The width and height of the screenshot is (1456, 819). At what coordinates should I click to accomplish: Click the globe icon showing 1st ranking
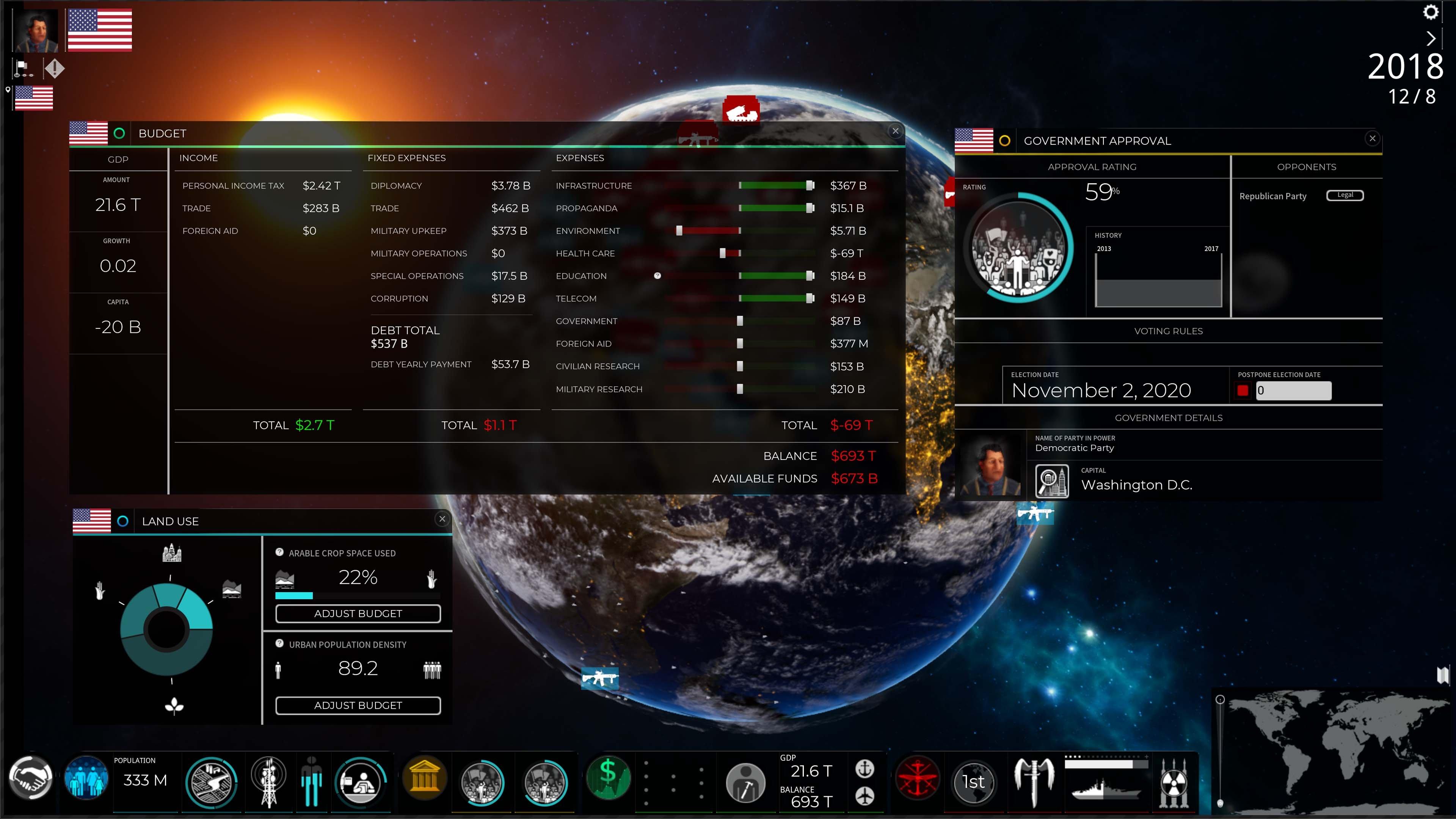tap(973, 782)
